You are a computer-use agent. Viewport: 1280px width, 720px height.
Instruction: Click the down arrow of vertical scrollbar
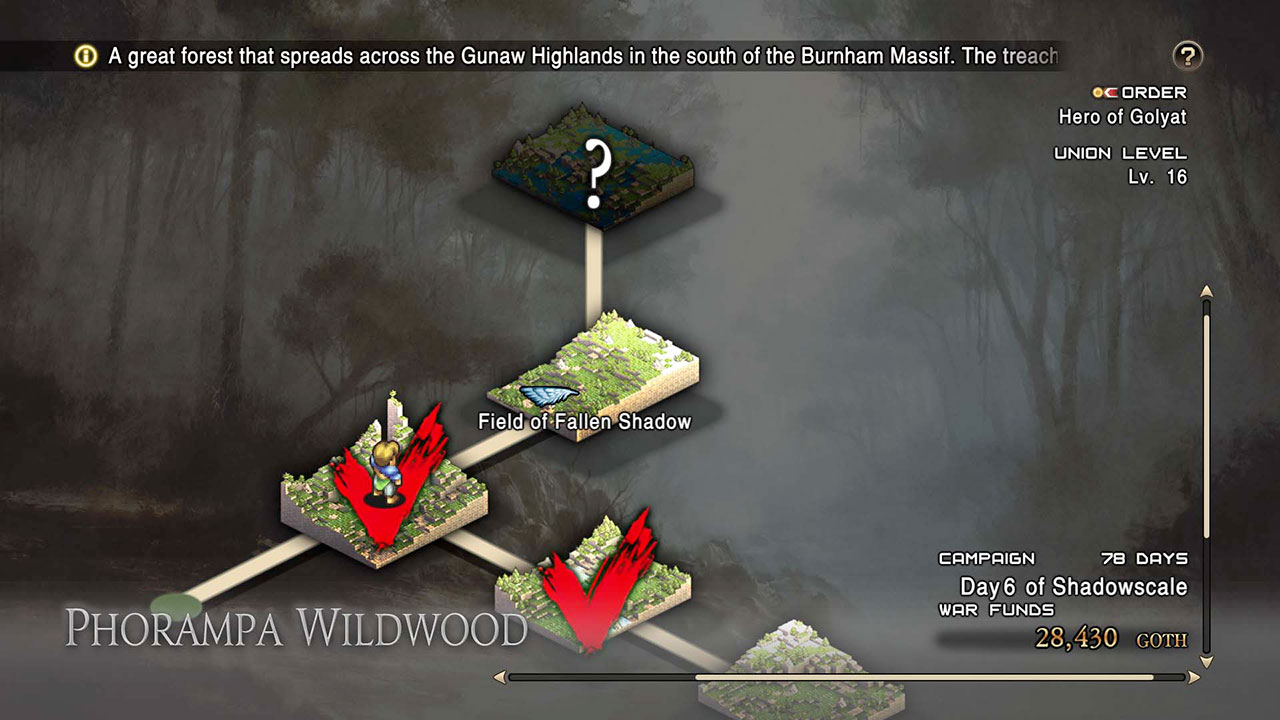click(1207, 662)
